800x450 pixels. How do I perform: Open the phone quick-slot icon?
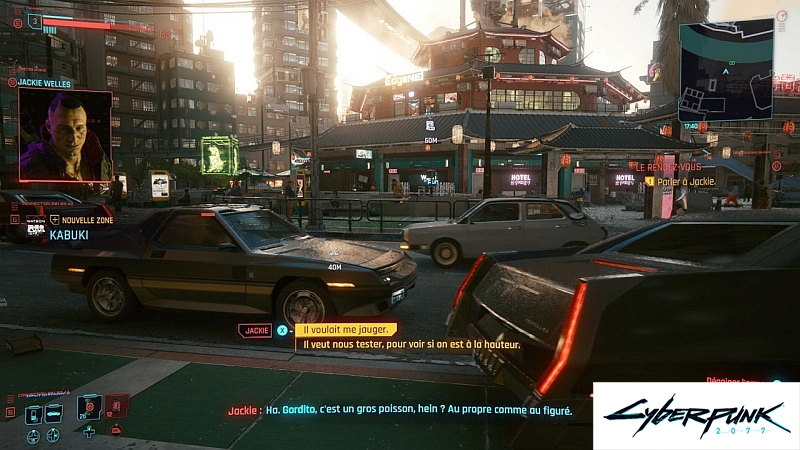[33, 413]
